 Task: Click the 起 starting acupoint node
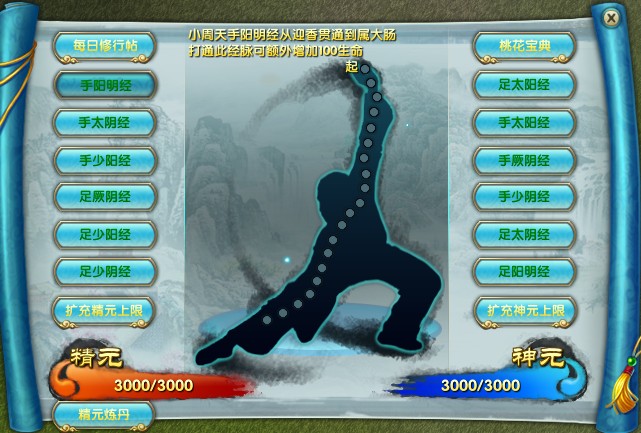pyautogui.click(x=366, y=68)
